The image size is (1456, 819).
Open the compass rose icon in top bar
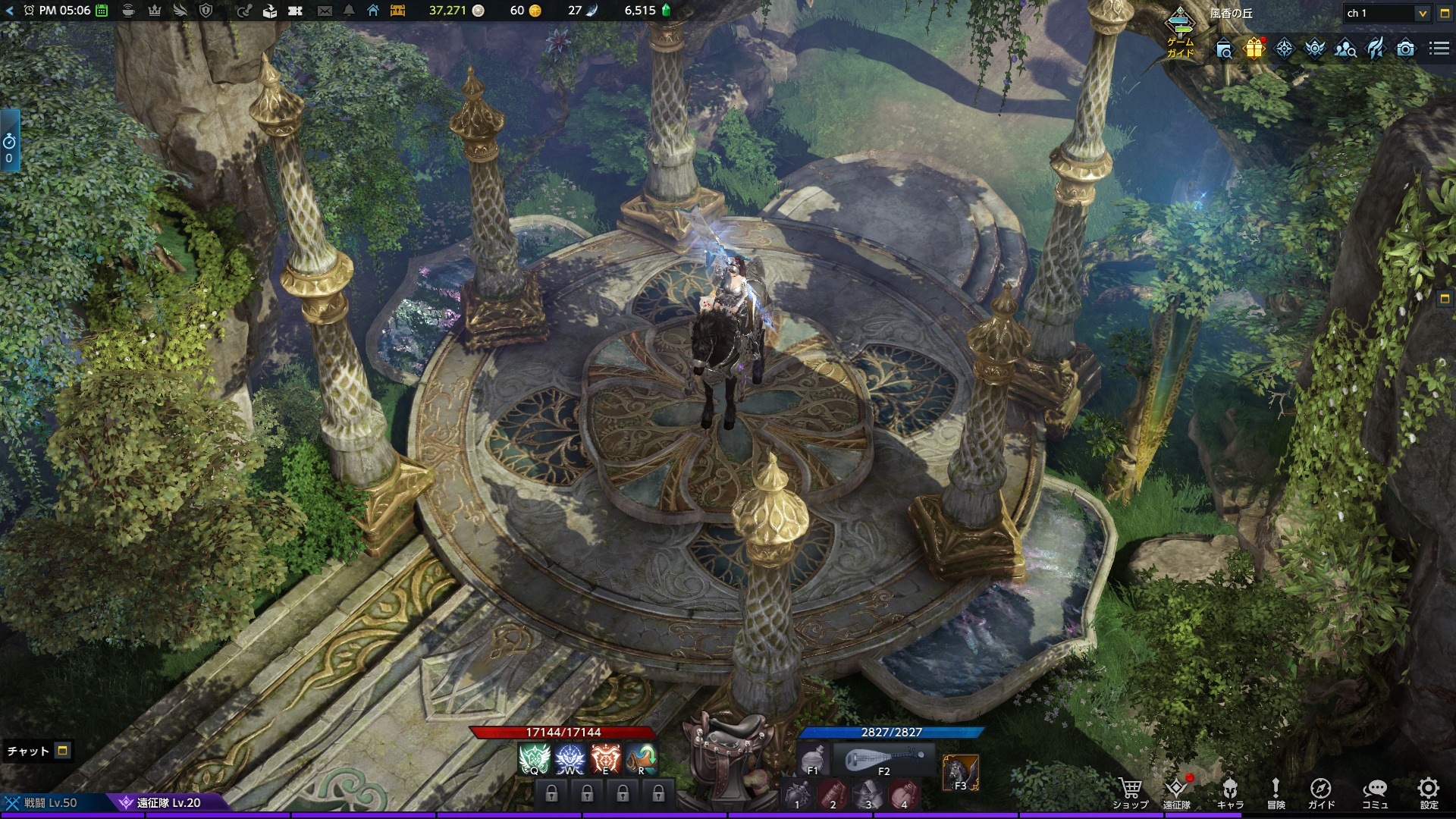tap(1284, 49)
